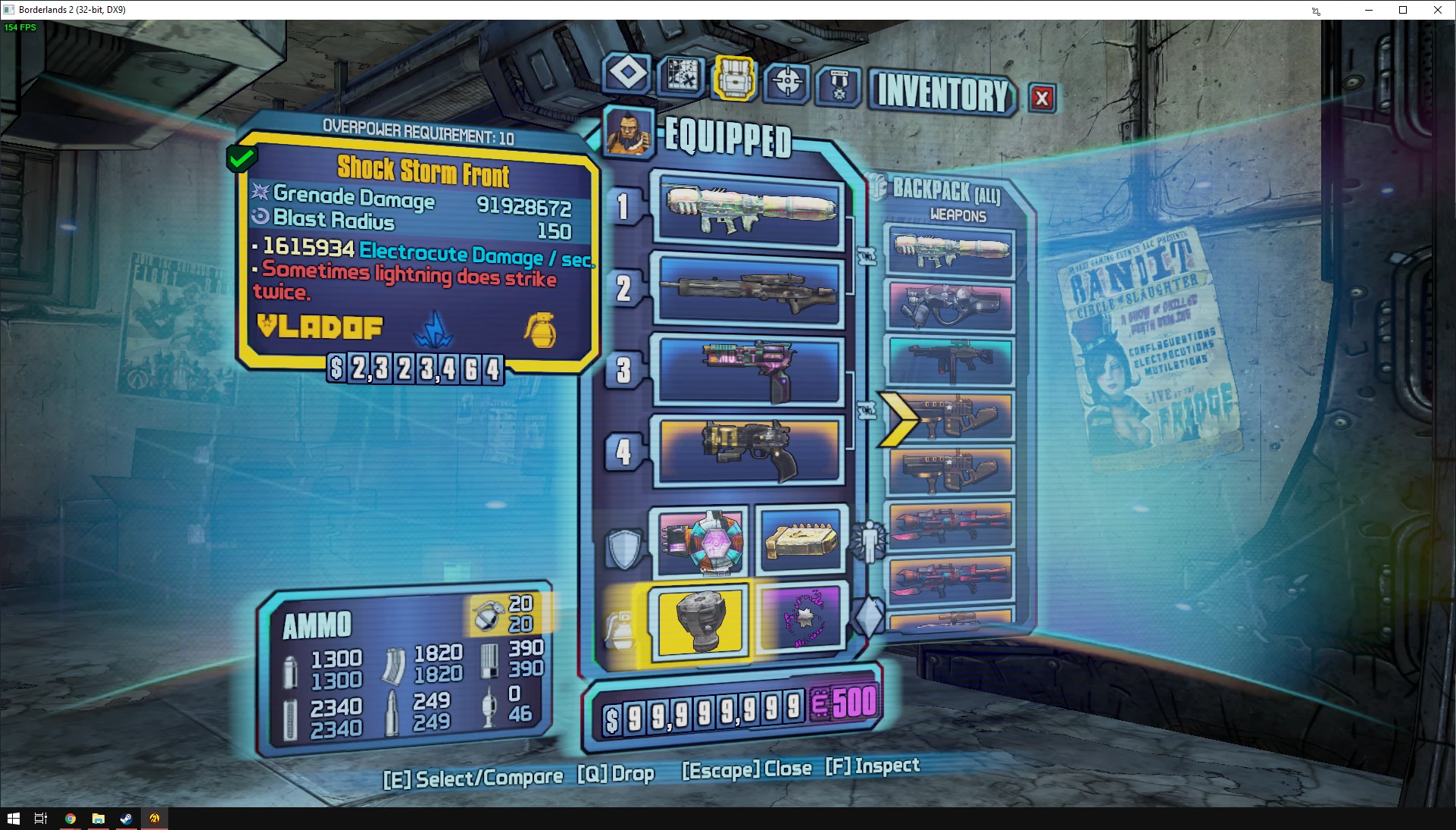This screenshot has height=830, width=1456.
Task: Open the Missions diamond tab
Action: pyautogui.click(x=627, y=74)
